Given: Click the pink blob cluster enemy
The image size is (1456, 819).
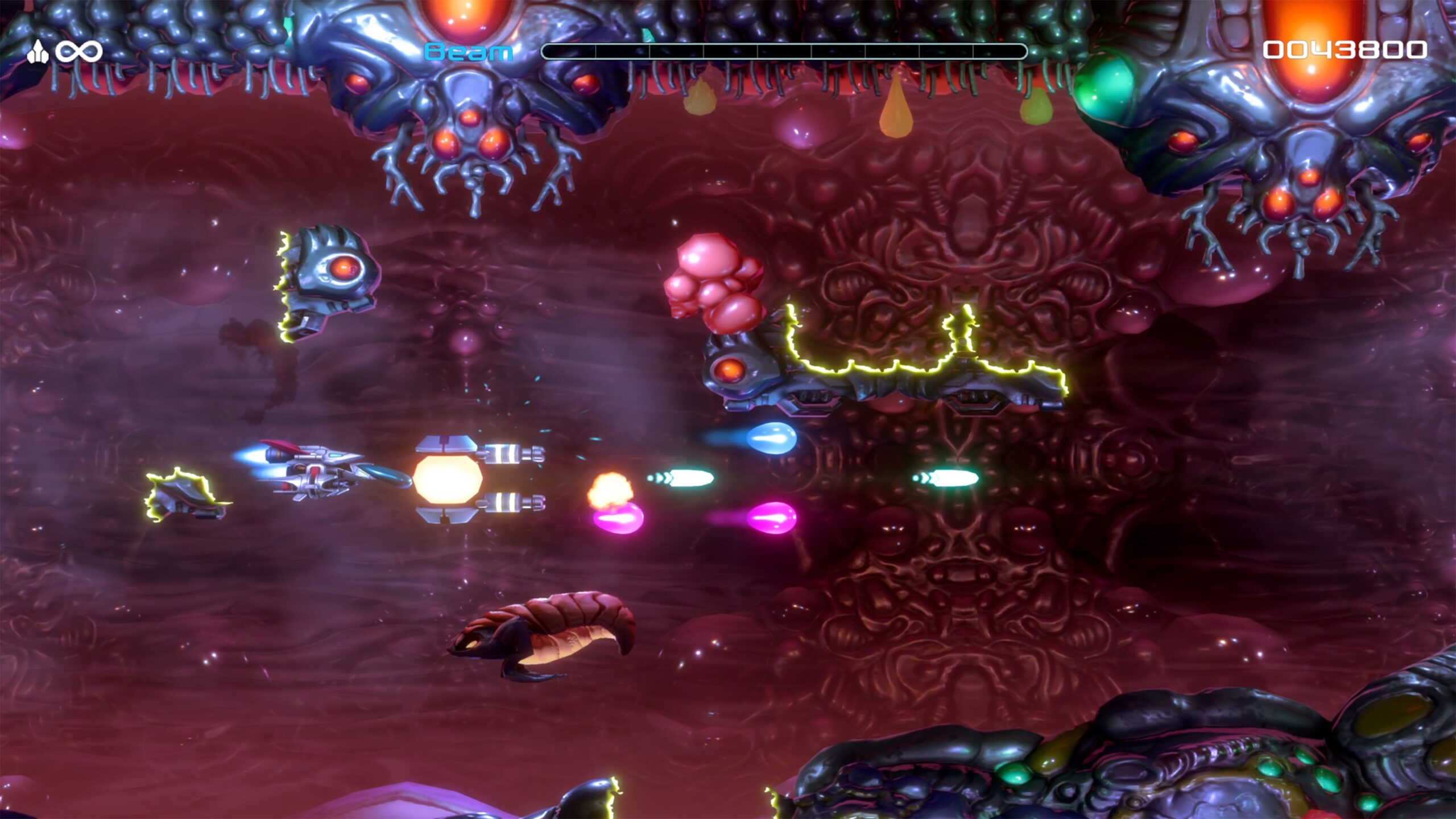Looking at the screenshot, I should tap(717, 284).
